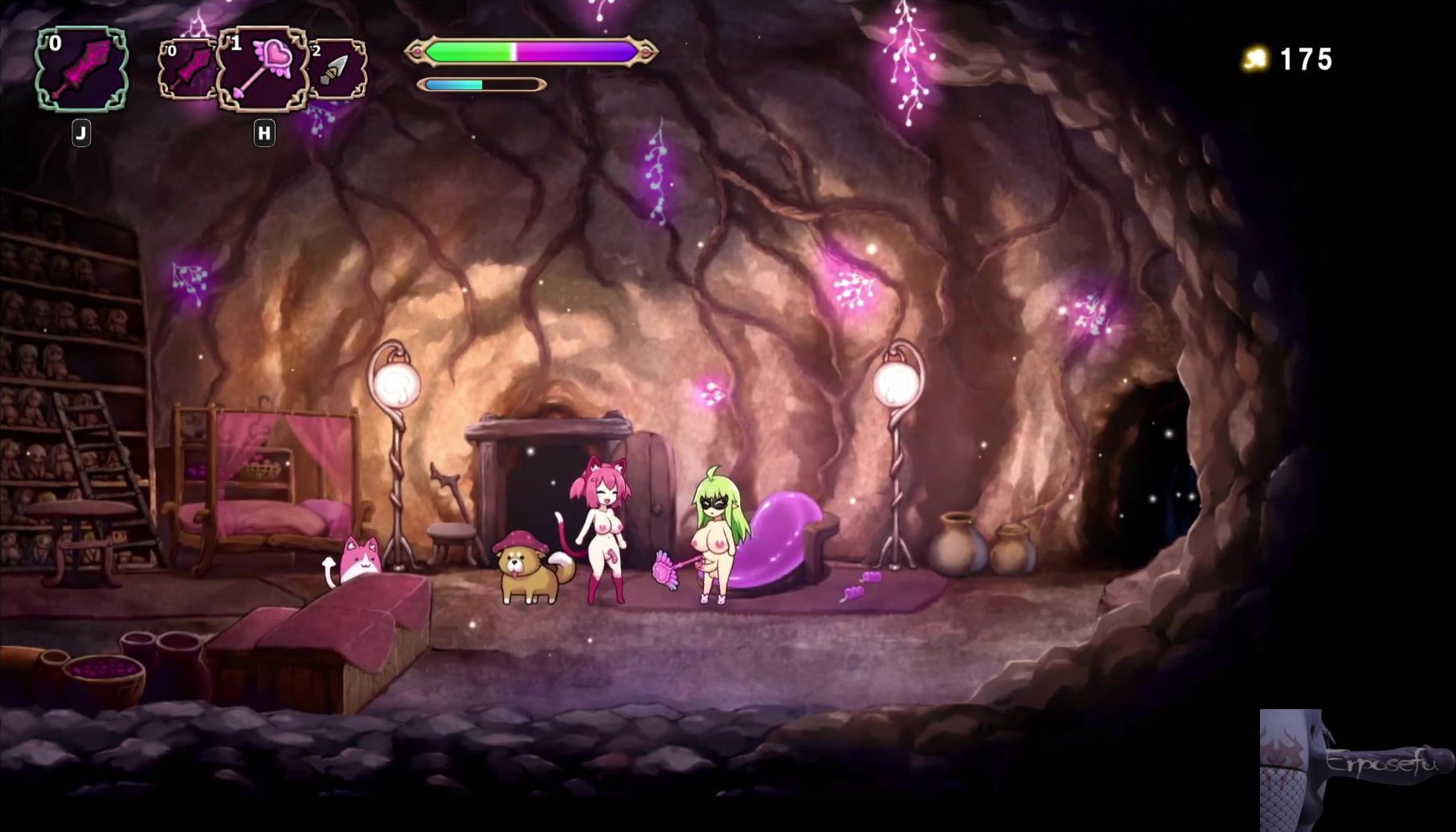Viewport: 1456px width, 832px height.
Task: Activate the pink heart wand slot
Action: click(264, 69)
